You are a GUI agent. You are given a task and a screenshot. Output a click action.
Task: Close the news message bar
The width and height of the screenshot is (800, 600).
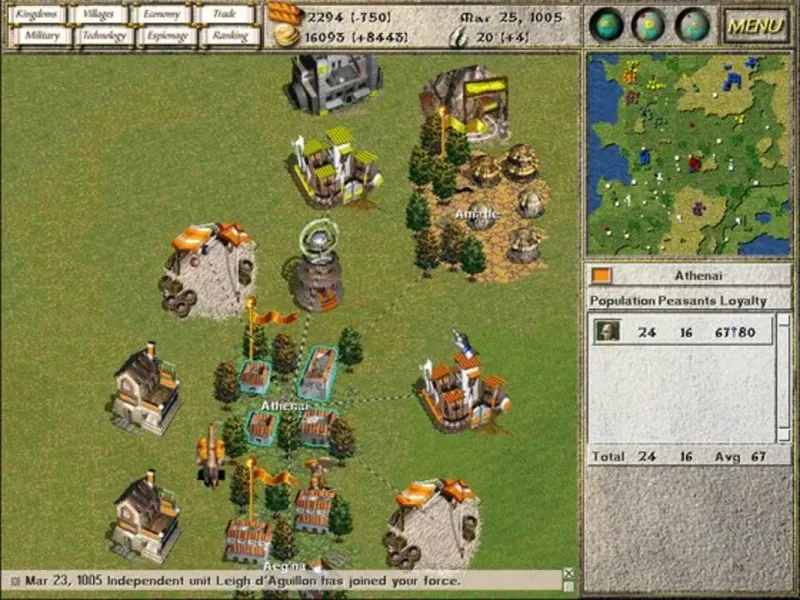tap(569, 574)
